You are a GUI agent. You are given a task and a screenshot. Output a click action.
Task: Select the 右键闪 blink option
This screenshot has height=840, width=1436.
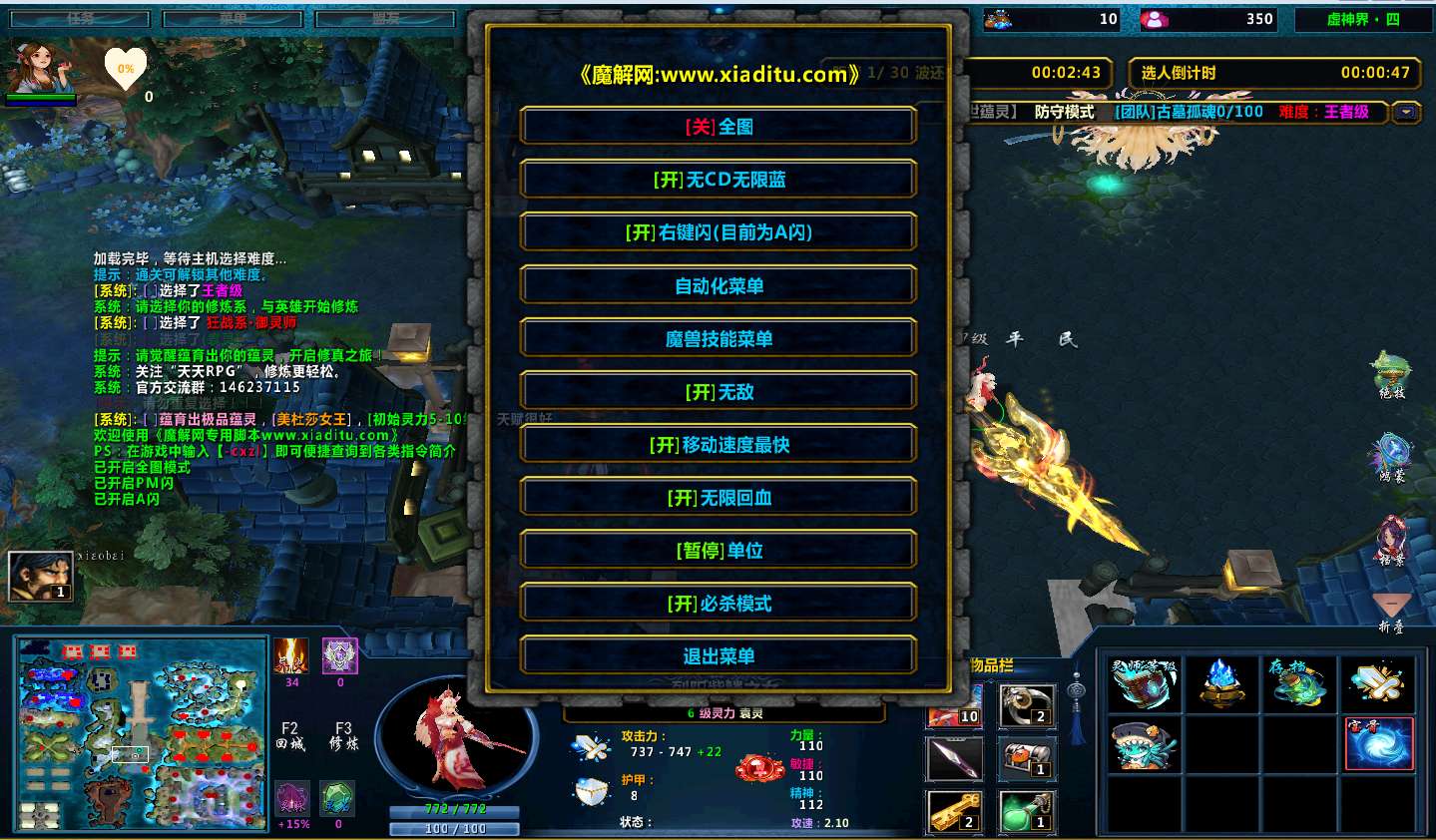pyautogui.click(x=718, y=232)
